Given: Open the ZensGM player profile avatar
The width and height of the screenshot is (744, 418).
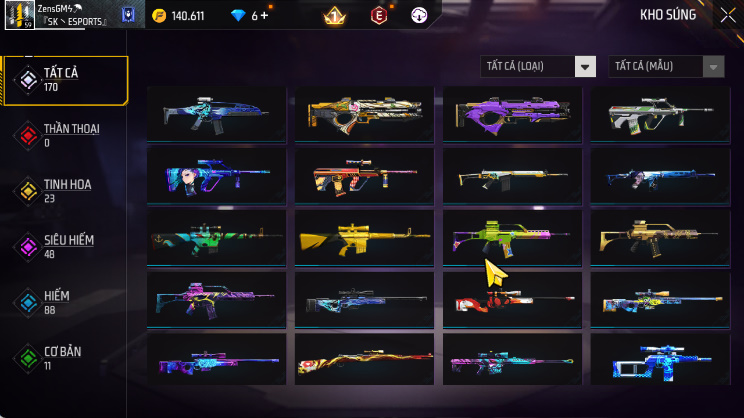Looking at the screenshot, I should (x=19, y=15).
